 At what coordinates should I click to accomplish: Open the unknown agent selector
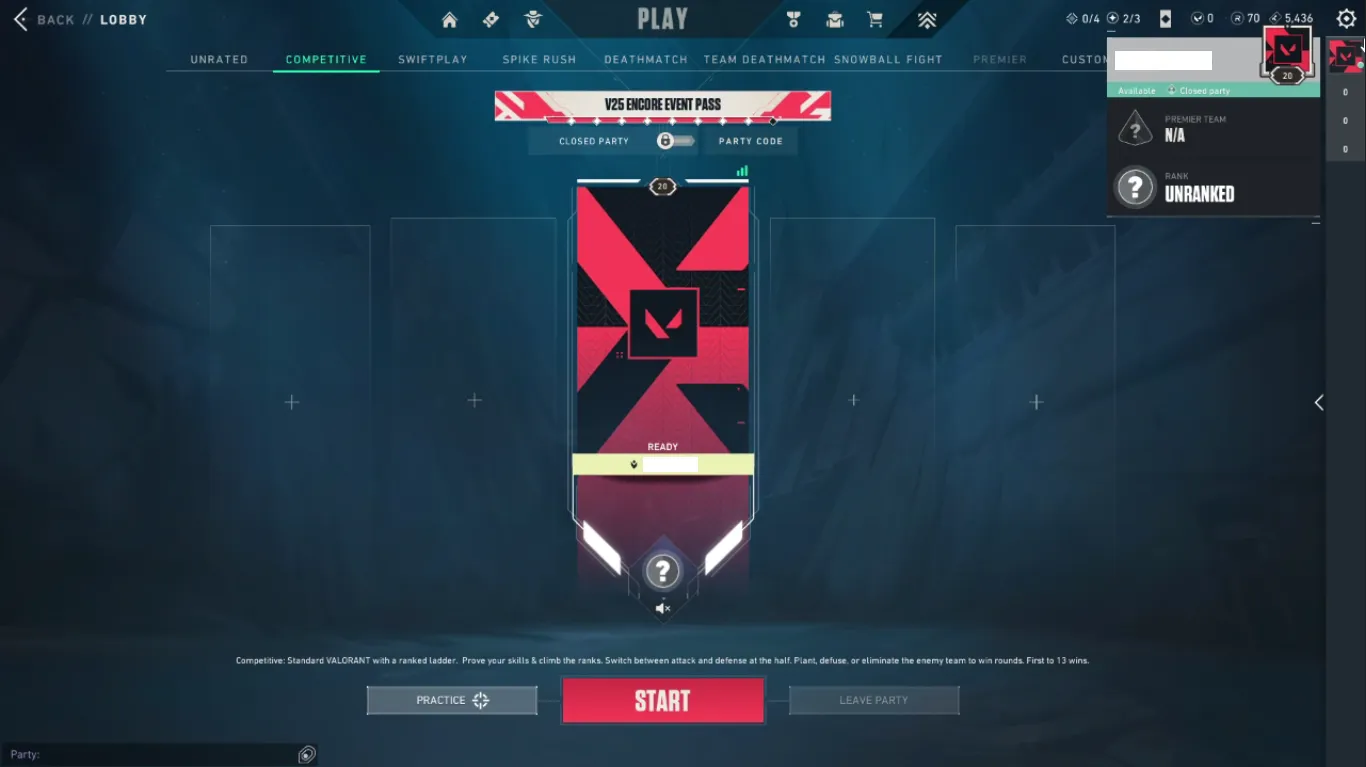pos(663,571)
